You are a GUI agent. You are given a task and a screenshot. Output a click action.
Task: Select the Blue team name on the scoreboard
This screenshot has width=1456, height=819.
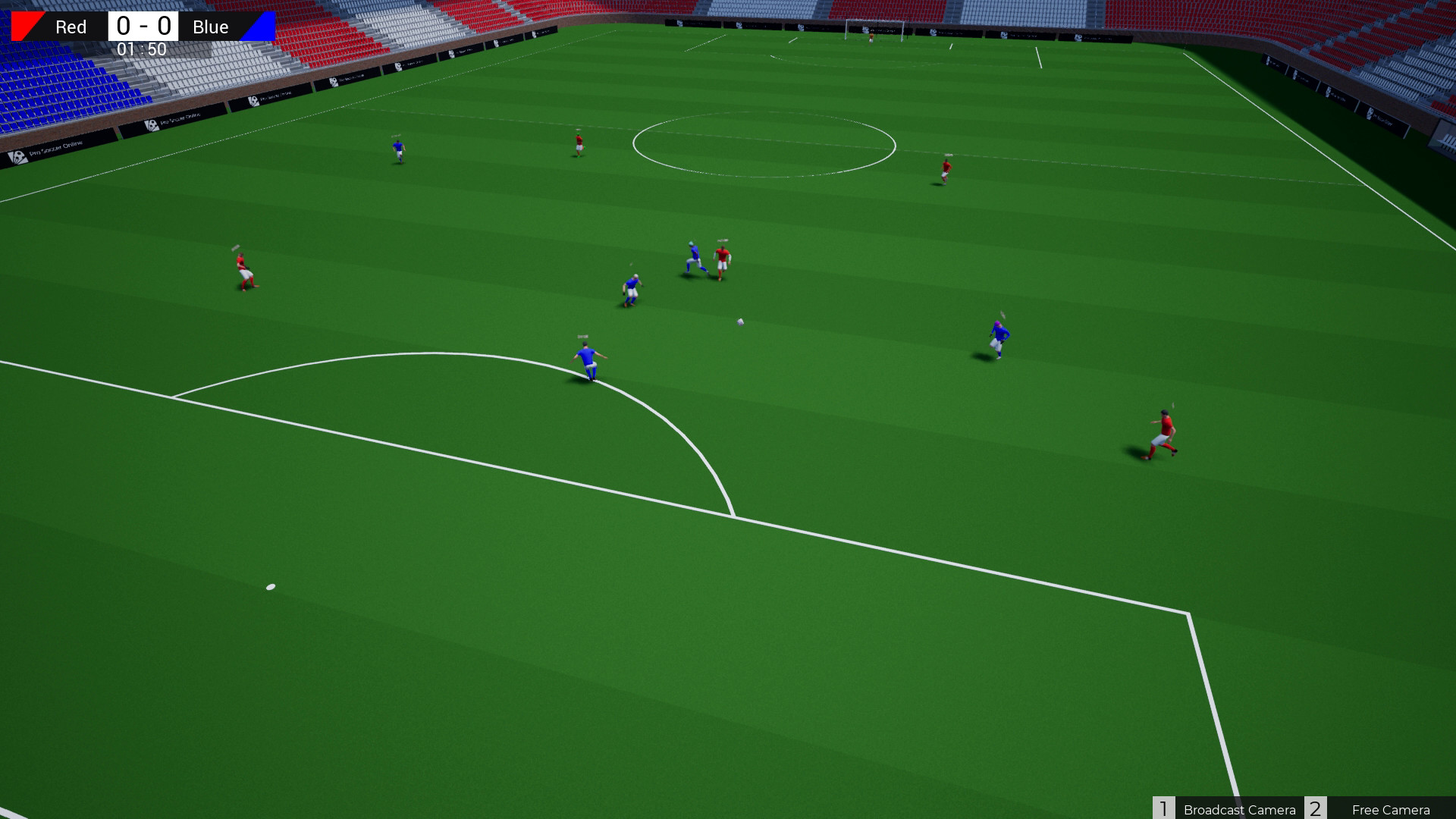[210, 27]
